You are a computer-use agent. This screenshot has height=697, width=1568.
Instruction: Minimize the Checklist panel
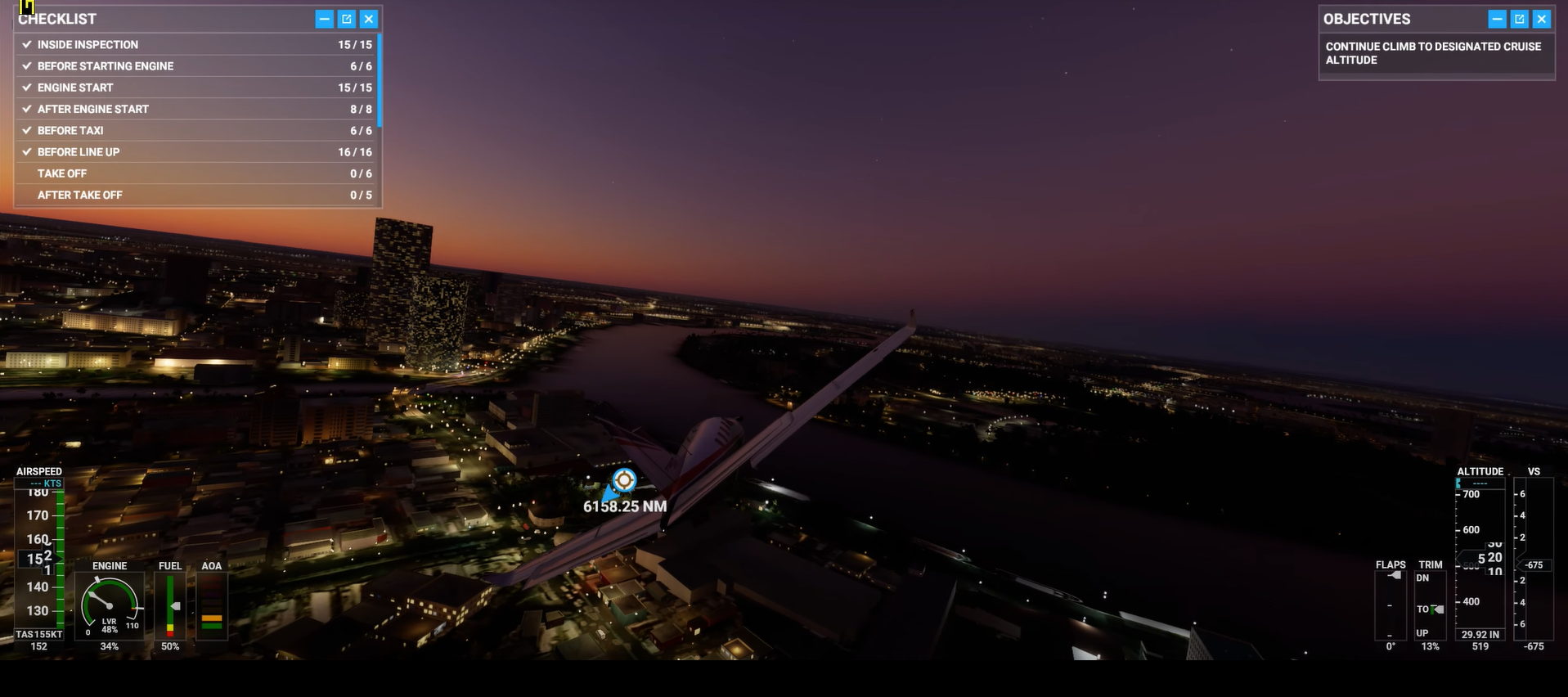(x=325, y=19)
